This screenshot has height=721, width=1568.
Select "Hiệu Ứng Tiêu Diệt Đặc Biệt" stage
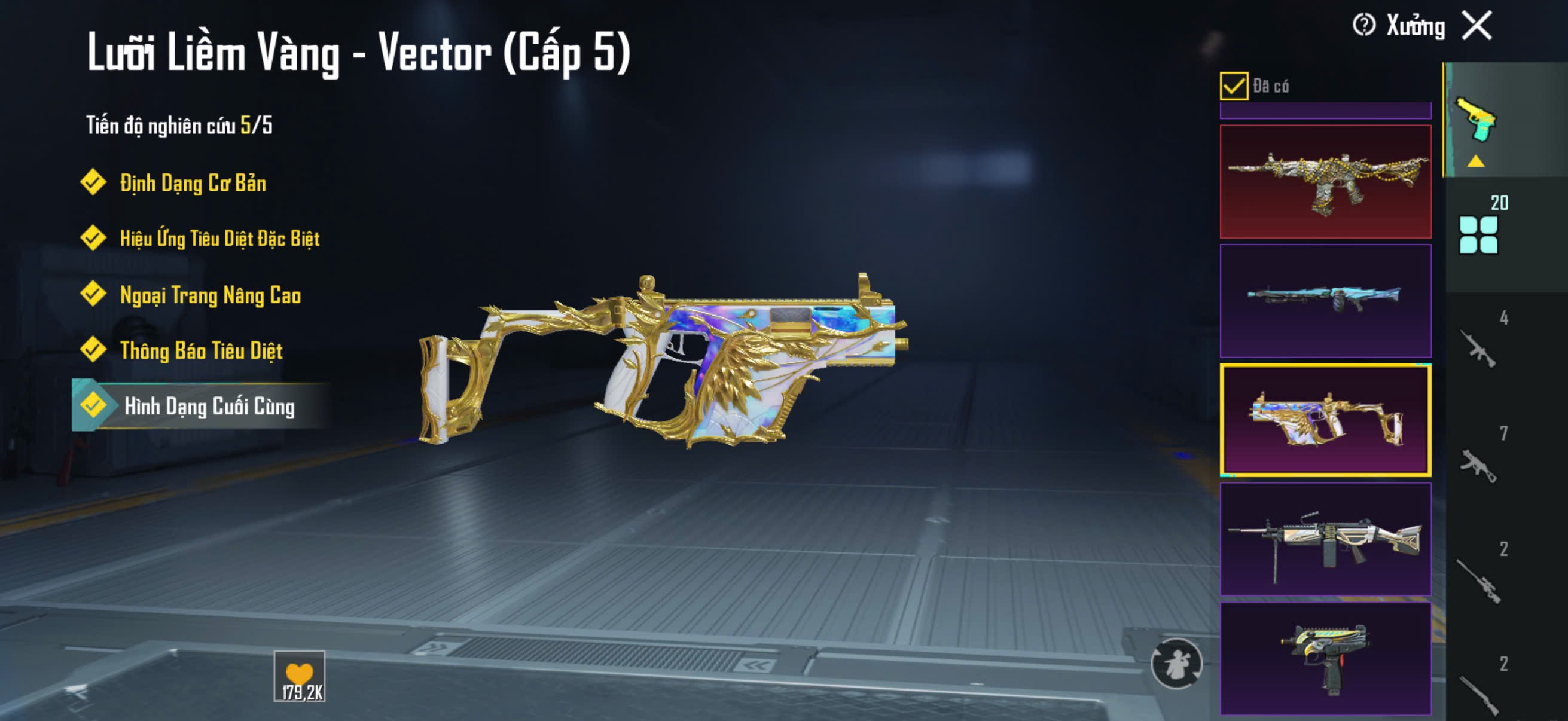[x=218, y=238]
